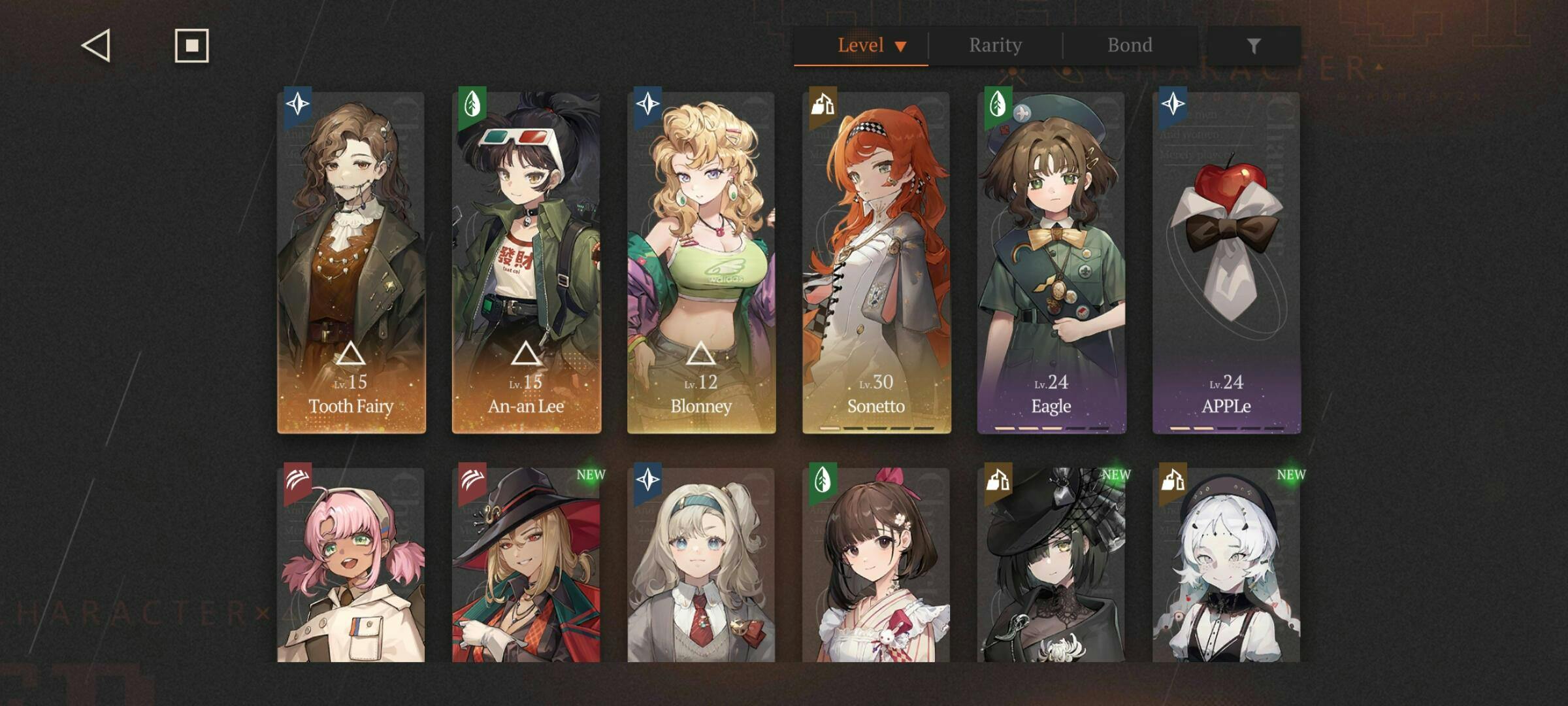Choose the An-an Lee character card
1568x706 pixels.
point(527,263)
